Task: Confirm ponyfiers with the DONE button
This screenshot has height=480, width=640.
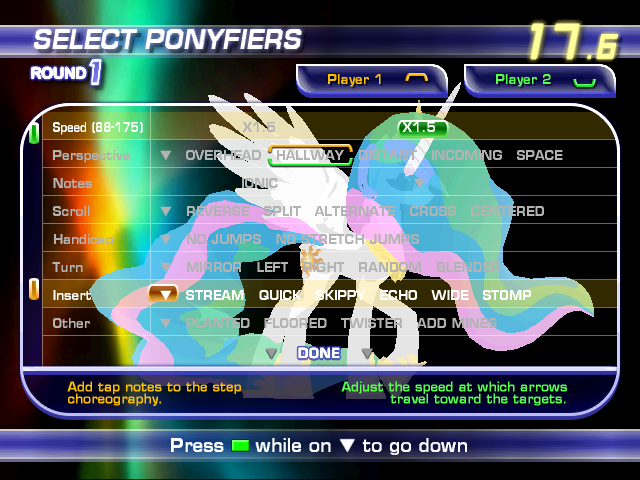Action: coord(319,353)
